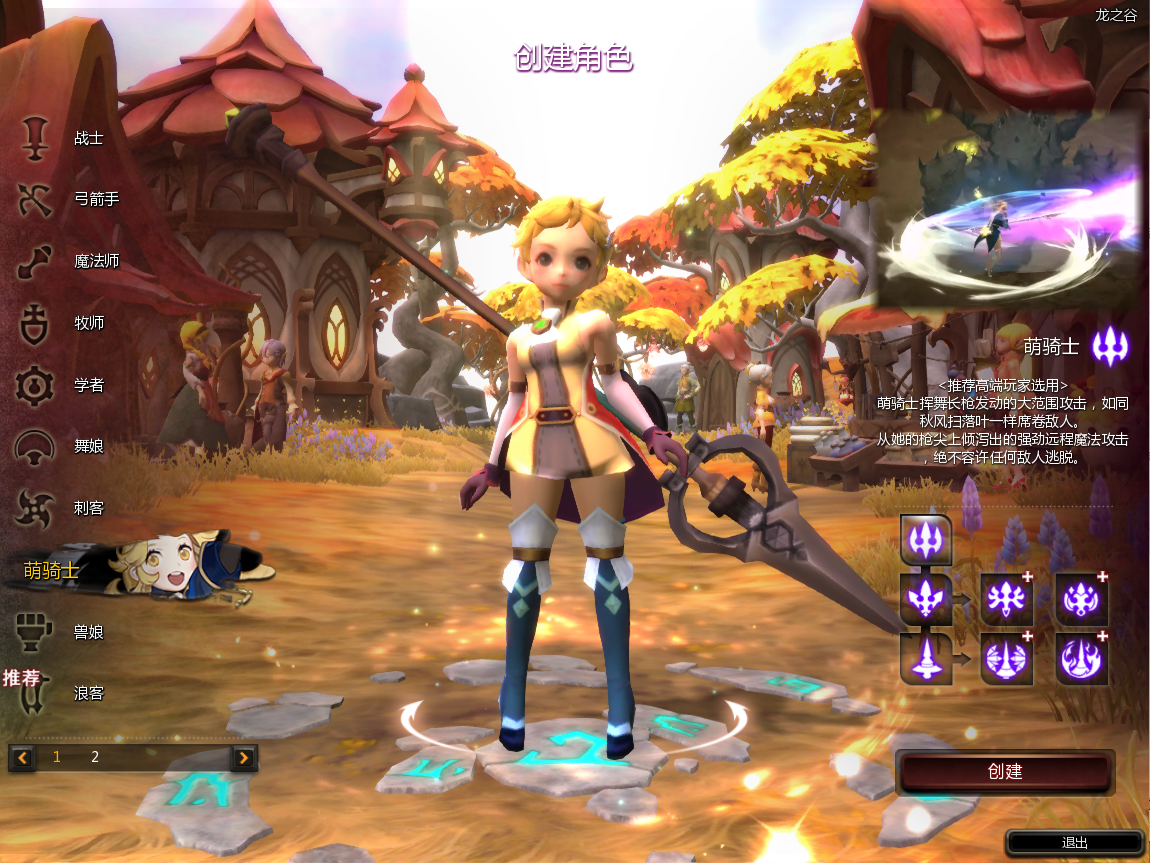Screen dimensions: 1150x863
Task: Click the 创建 create character button
Action: pyautogui.click(x=1004, y=772)
